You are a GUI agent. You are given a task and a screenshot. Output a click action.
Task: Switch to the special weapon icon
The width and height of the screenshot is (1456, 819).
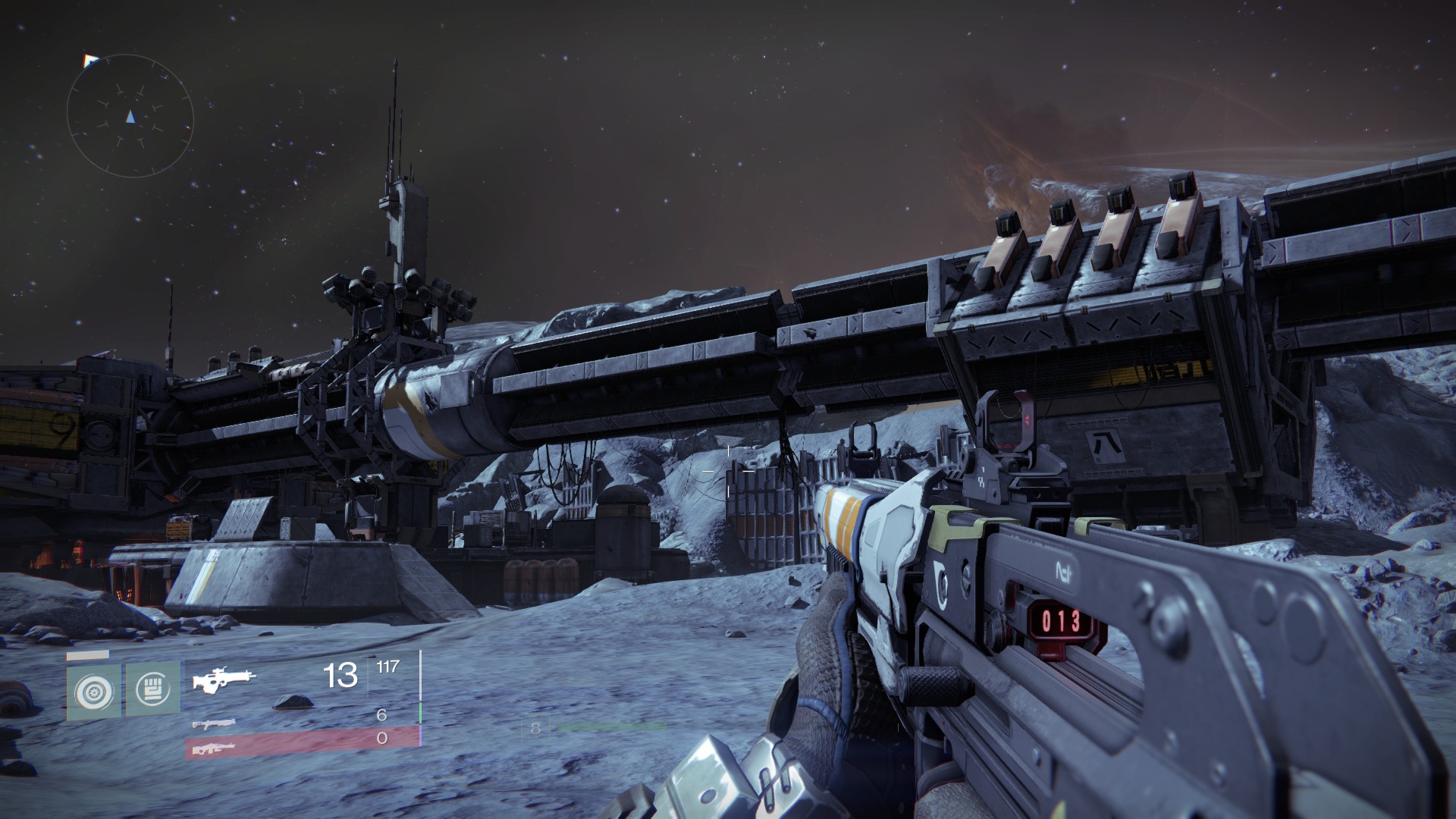tap(213, 724)
